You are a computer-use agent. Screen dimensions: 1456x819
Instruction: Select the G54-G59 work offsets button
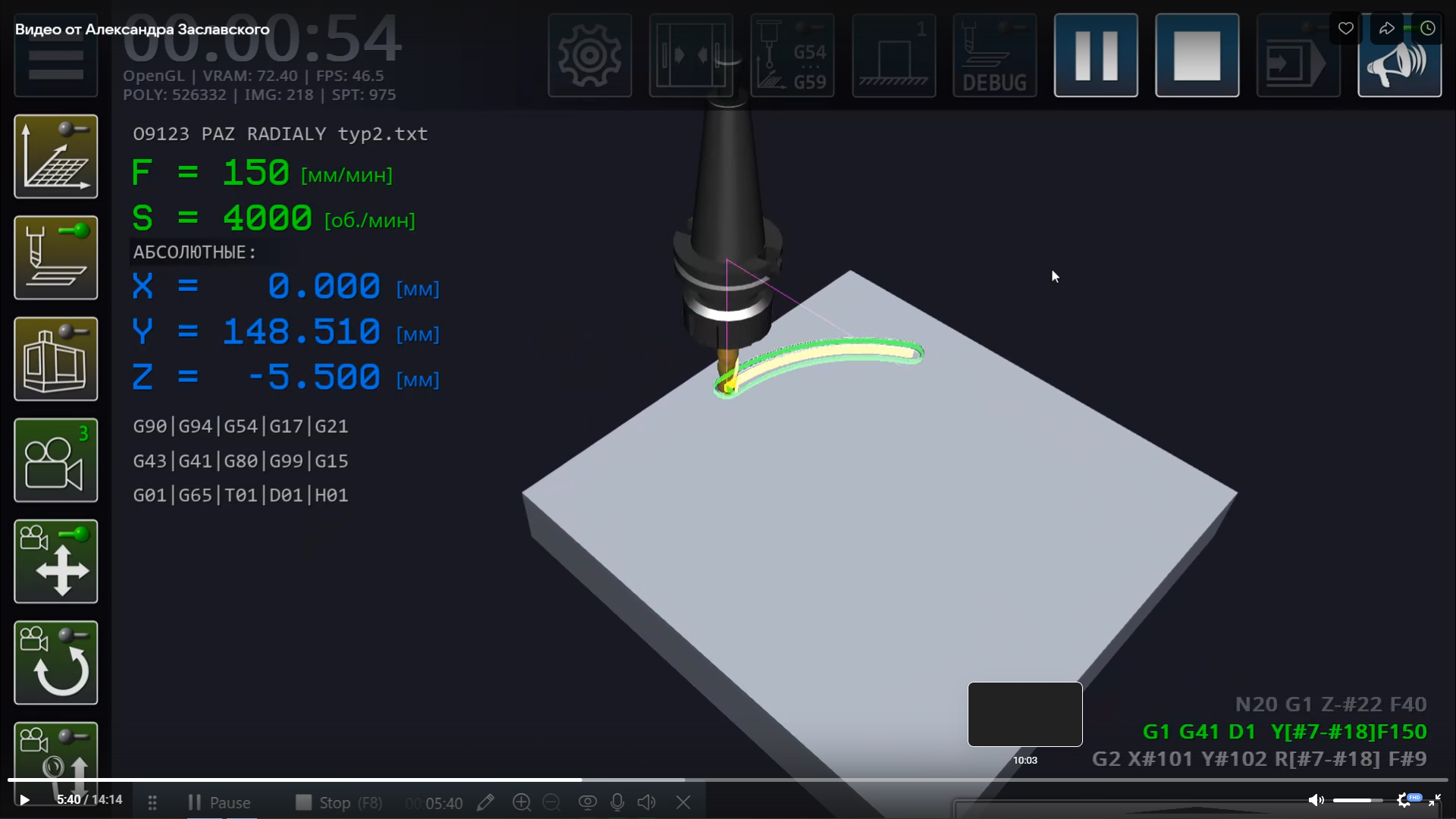click(792, 55)
